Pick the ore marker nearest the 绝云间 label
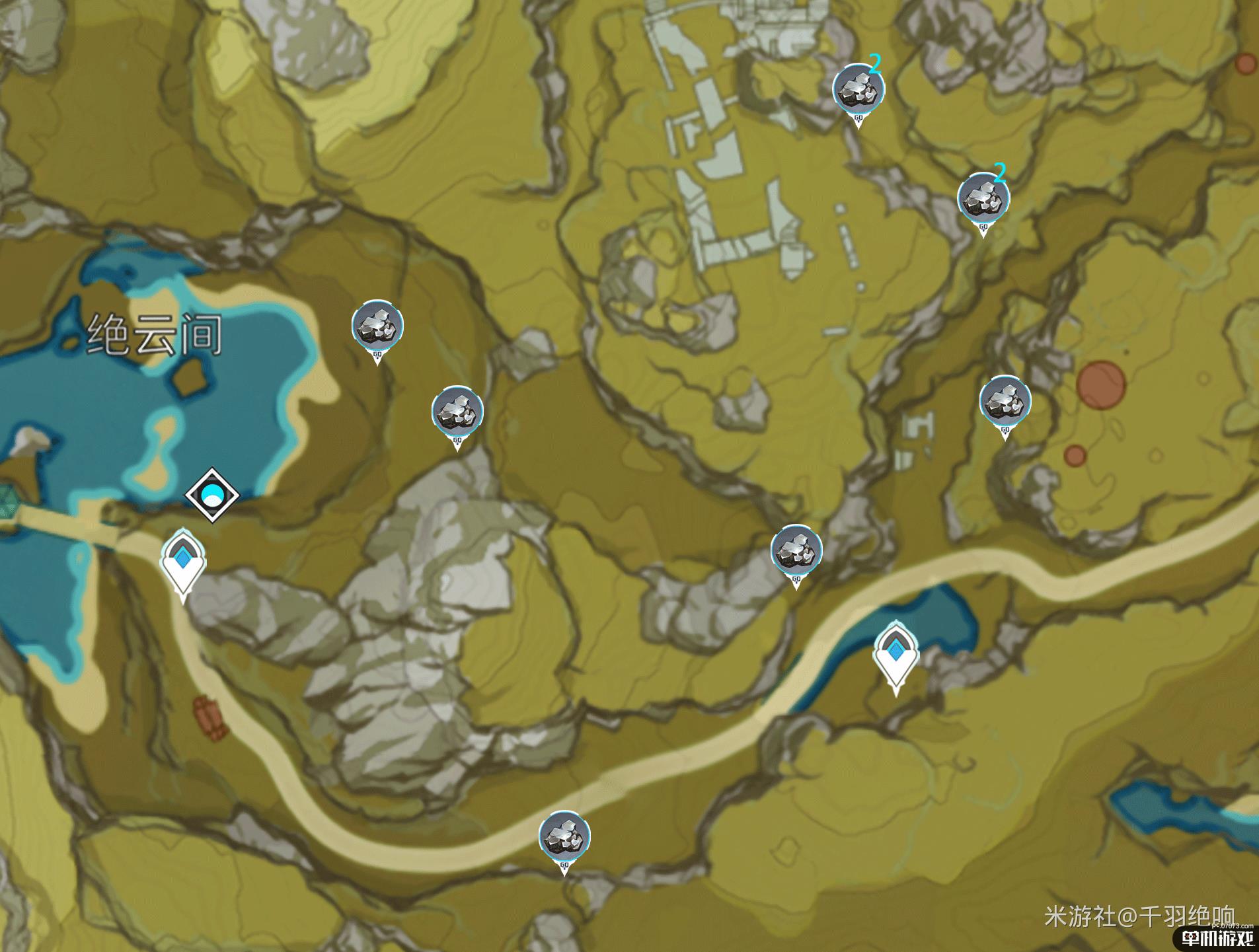 377,326
